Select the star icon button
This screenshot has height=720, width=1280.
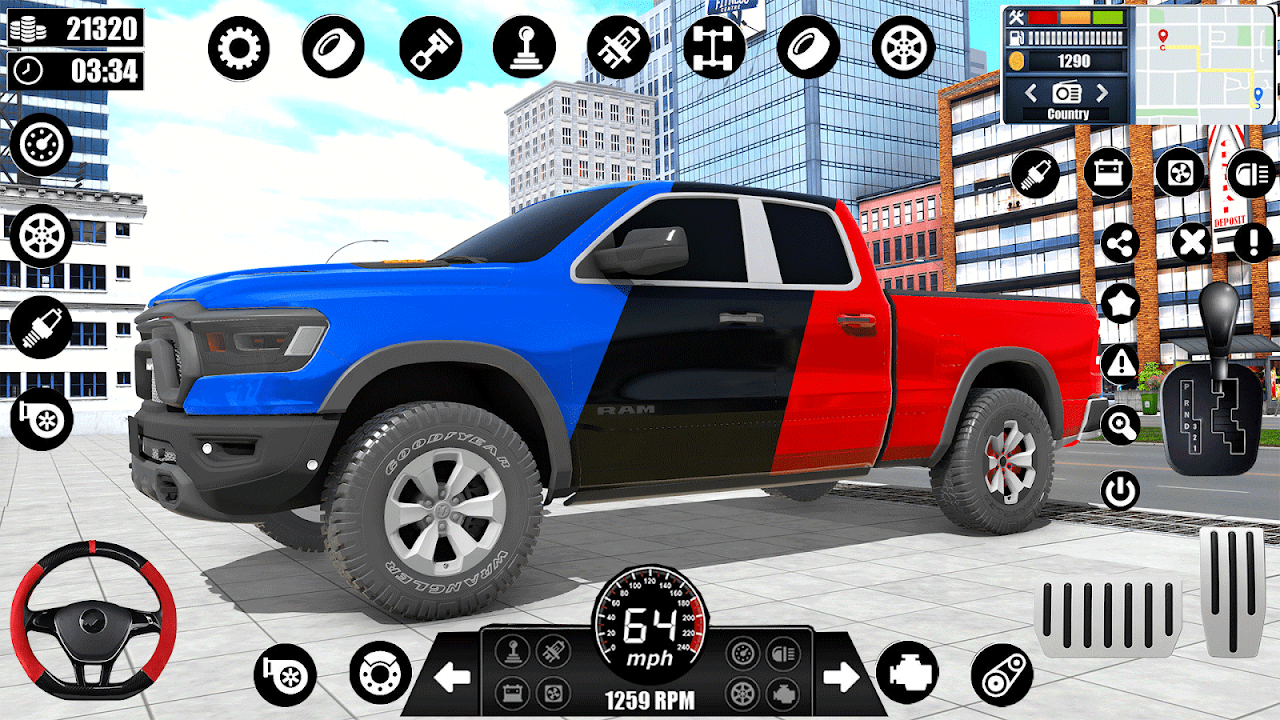click(x=1120, y=302)
